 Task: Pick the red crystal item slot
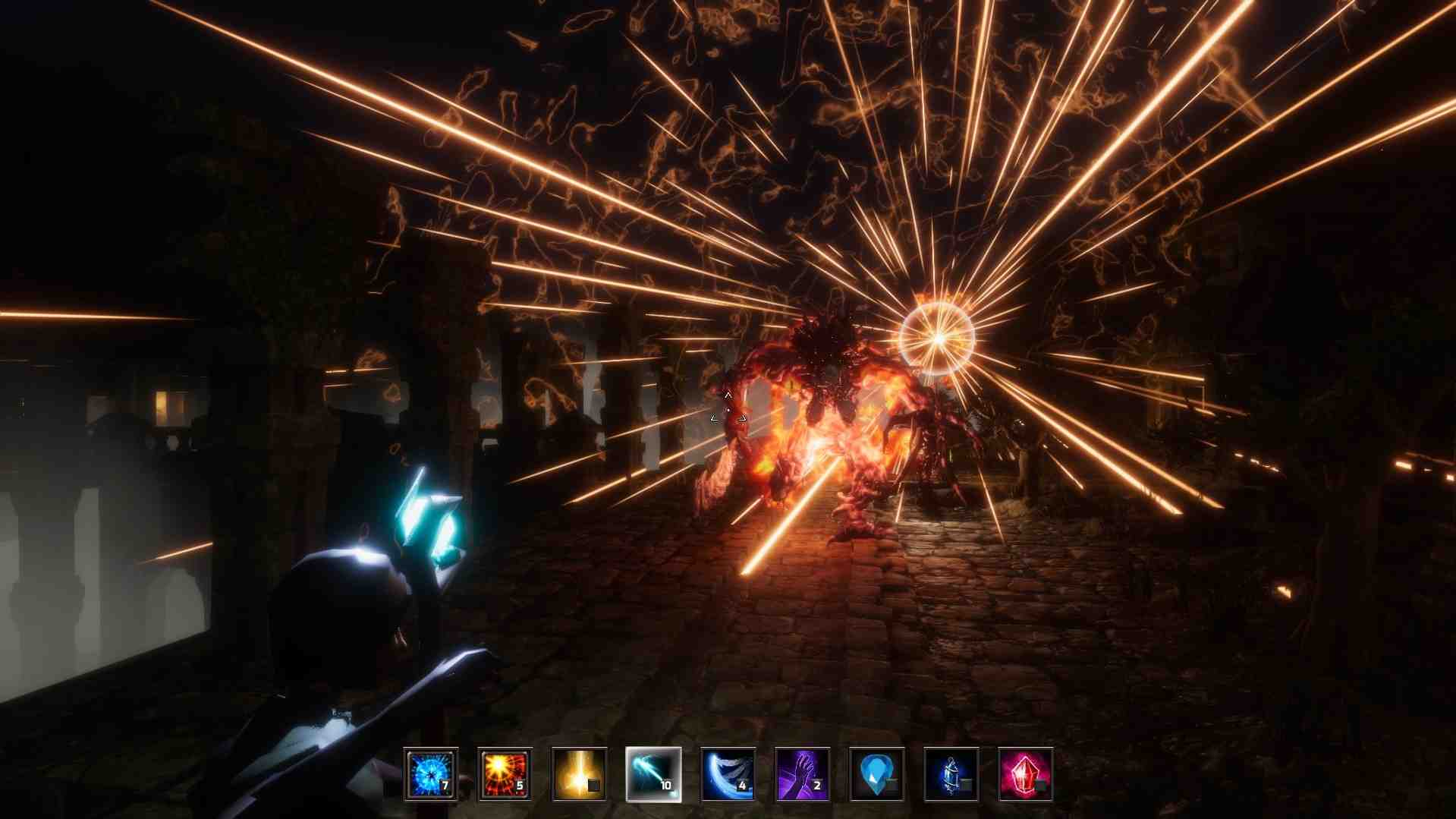[1025, 774]
